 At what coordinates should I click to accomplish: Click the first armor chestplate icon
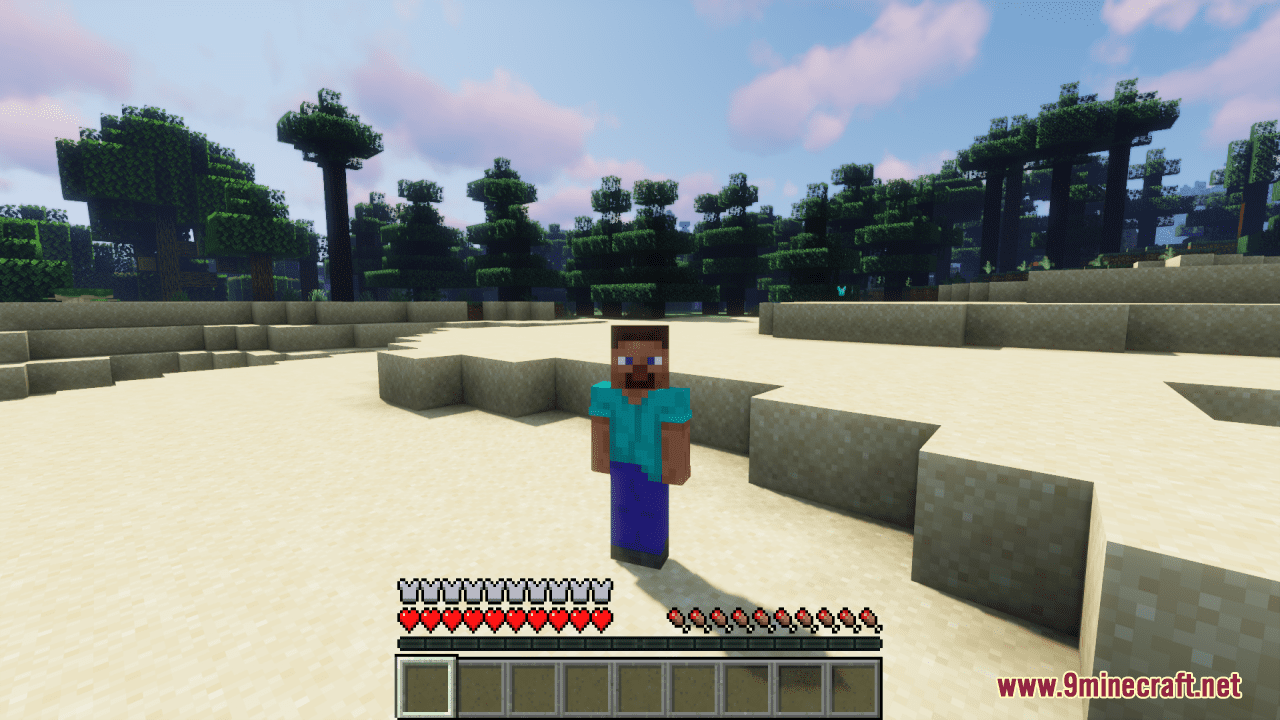click(x=409, y=589)
